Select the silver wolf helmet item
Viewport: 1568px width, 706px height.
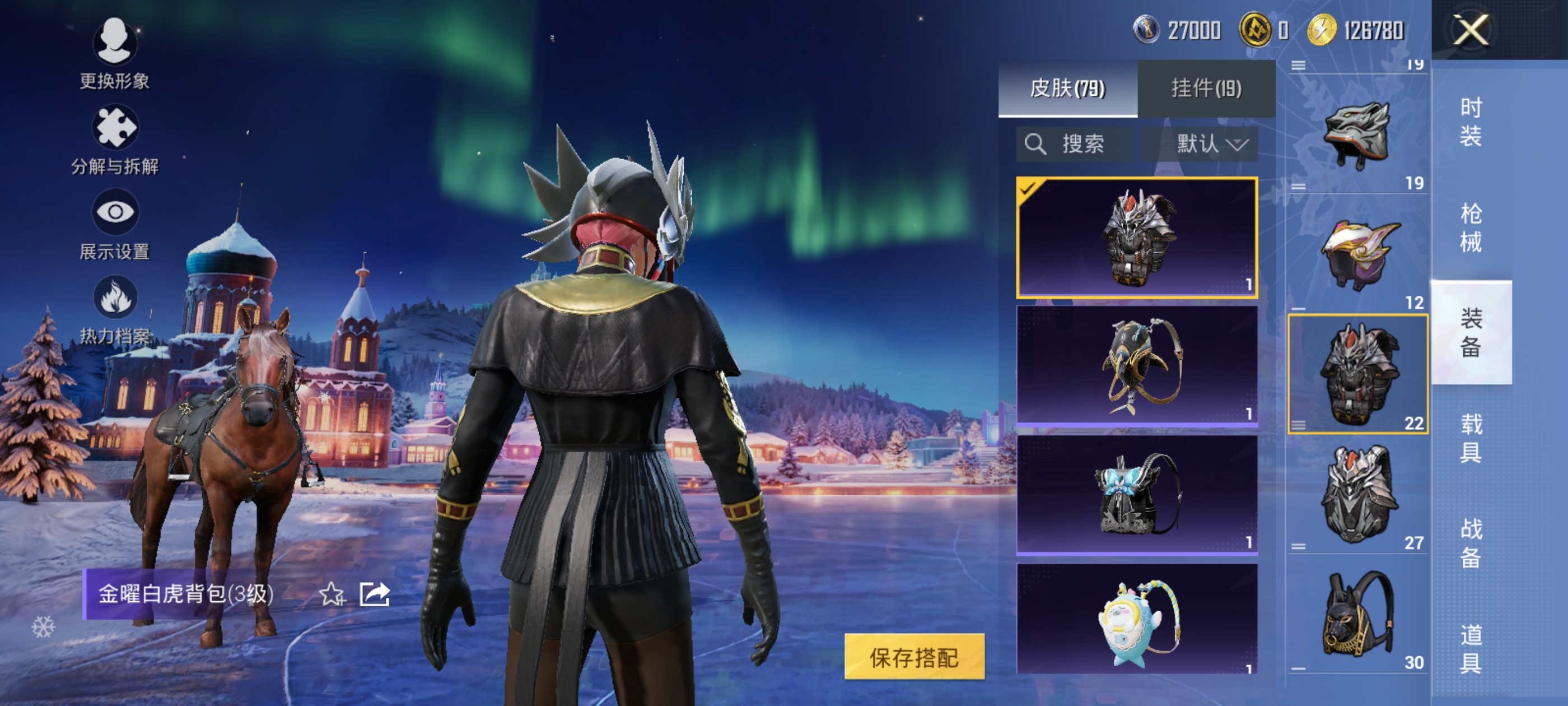pos(1357,136)
